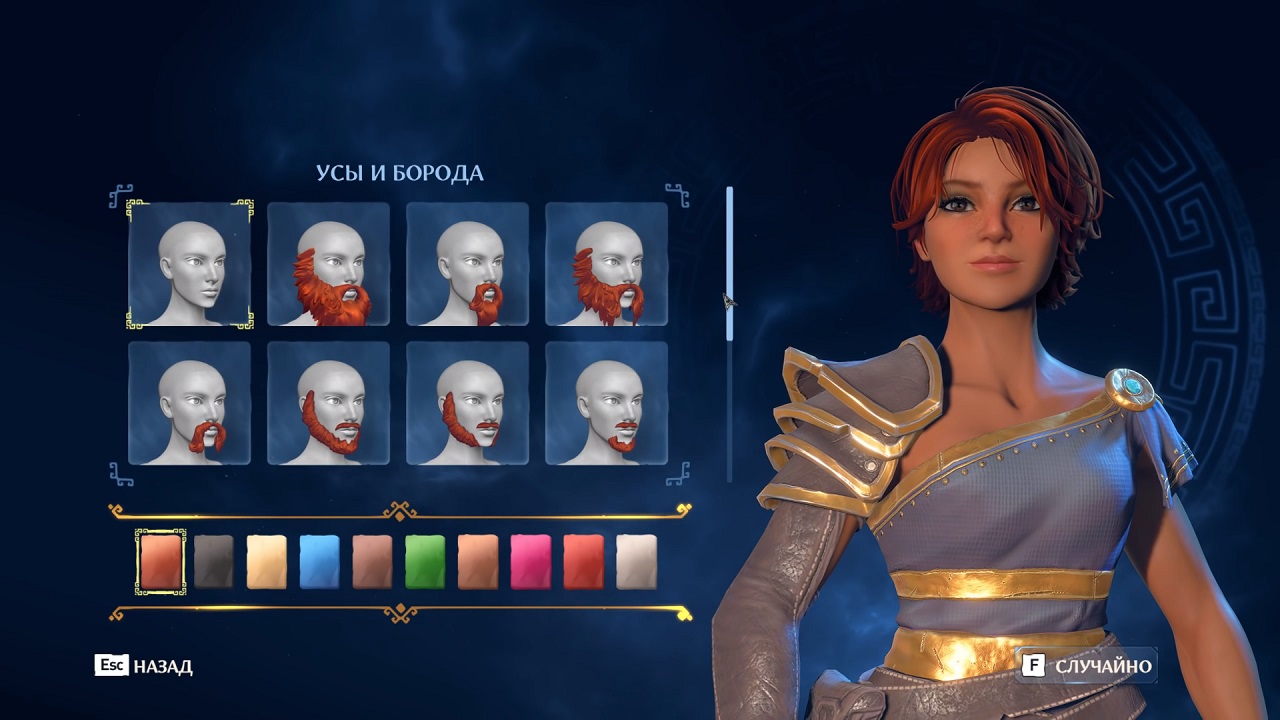Choose the short trimmed beard style

[x=604, y=410]
